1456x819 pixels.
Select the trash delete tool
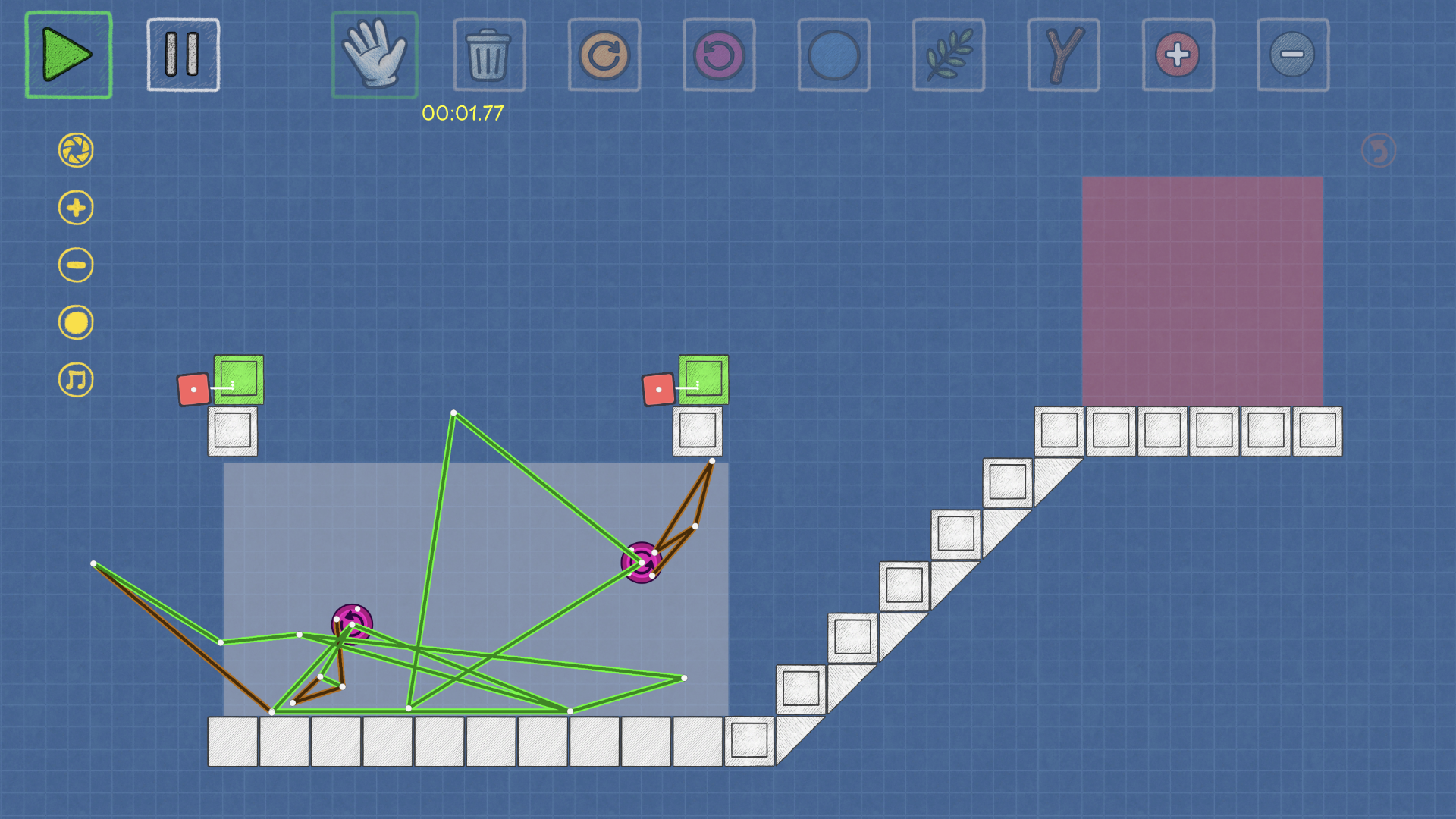[x=488, y=55]
